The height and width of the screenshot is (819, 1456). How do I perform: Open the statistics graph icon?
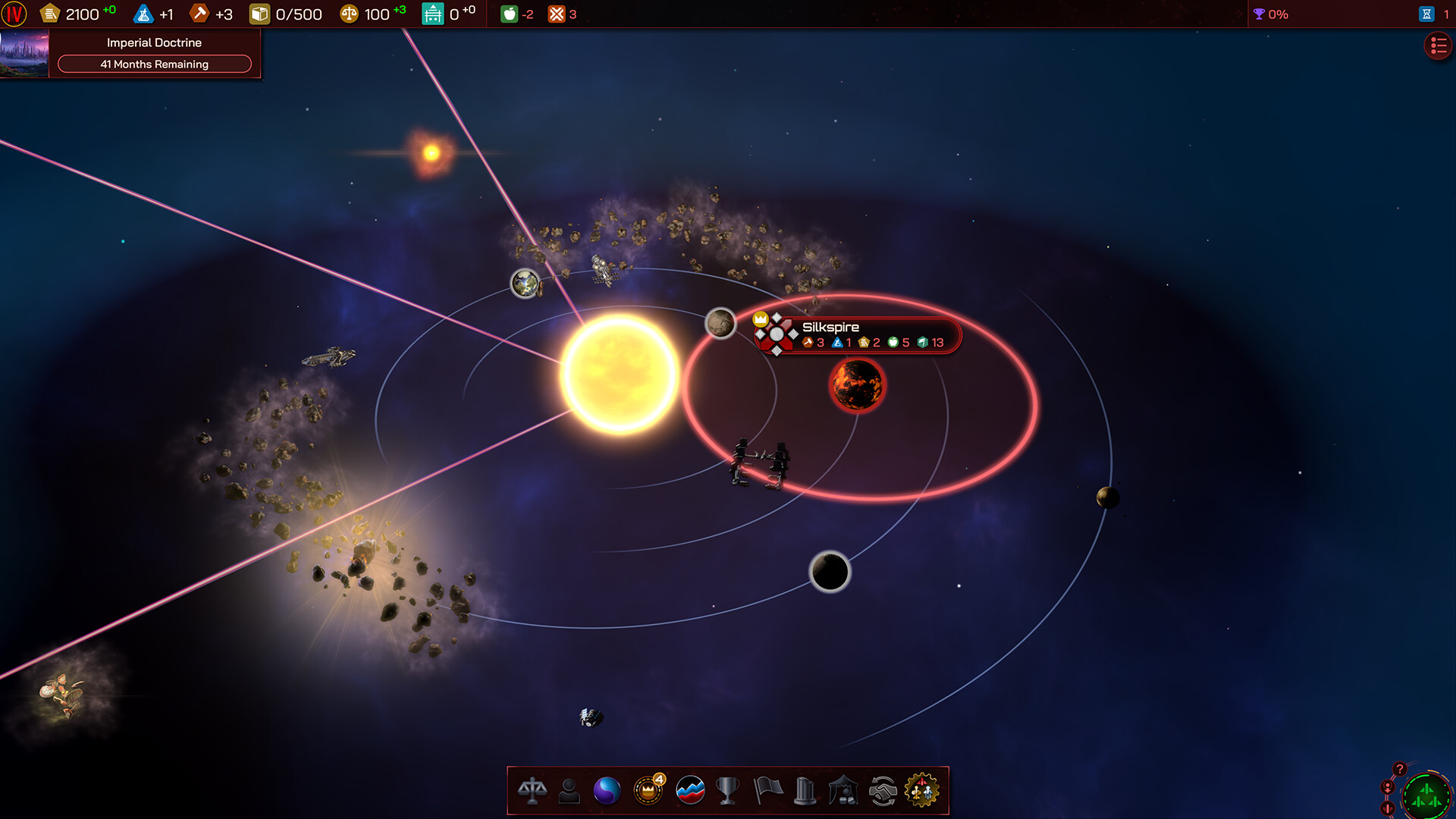point(689,789)
